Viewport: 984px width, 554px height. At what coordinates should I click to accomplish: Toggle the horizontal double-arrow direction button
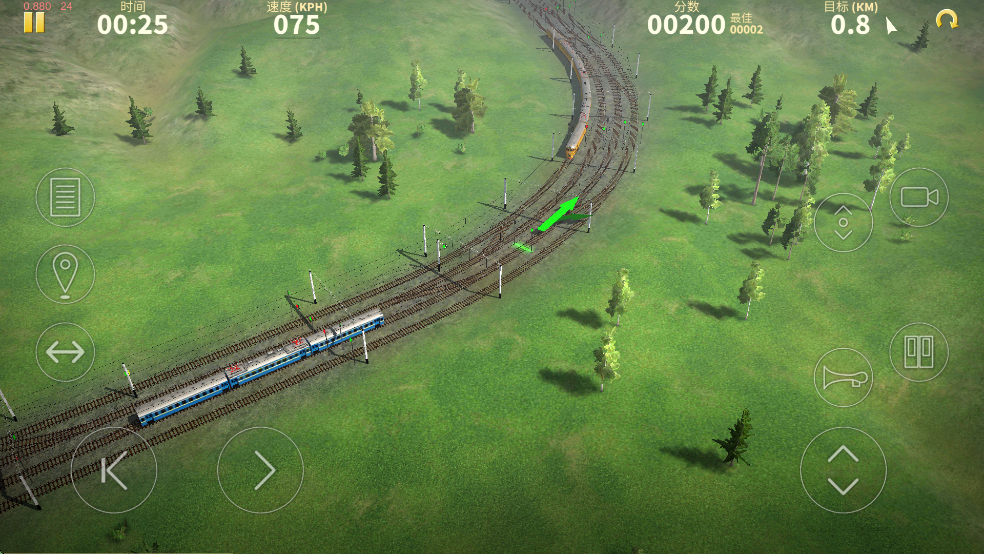(x=65, y=352)
